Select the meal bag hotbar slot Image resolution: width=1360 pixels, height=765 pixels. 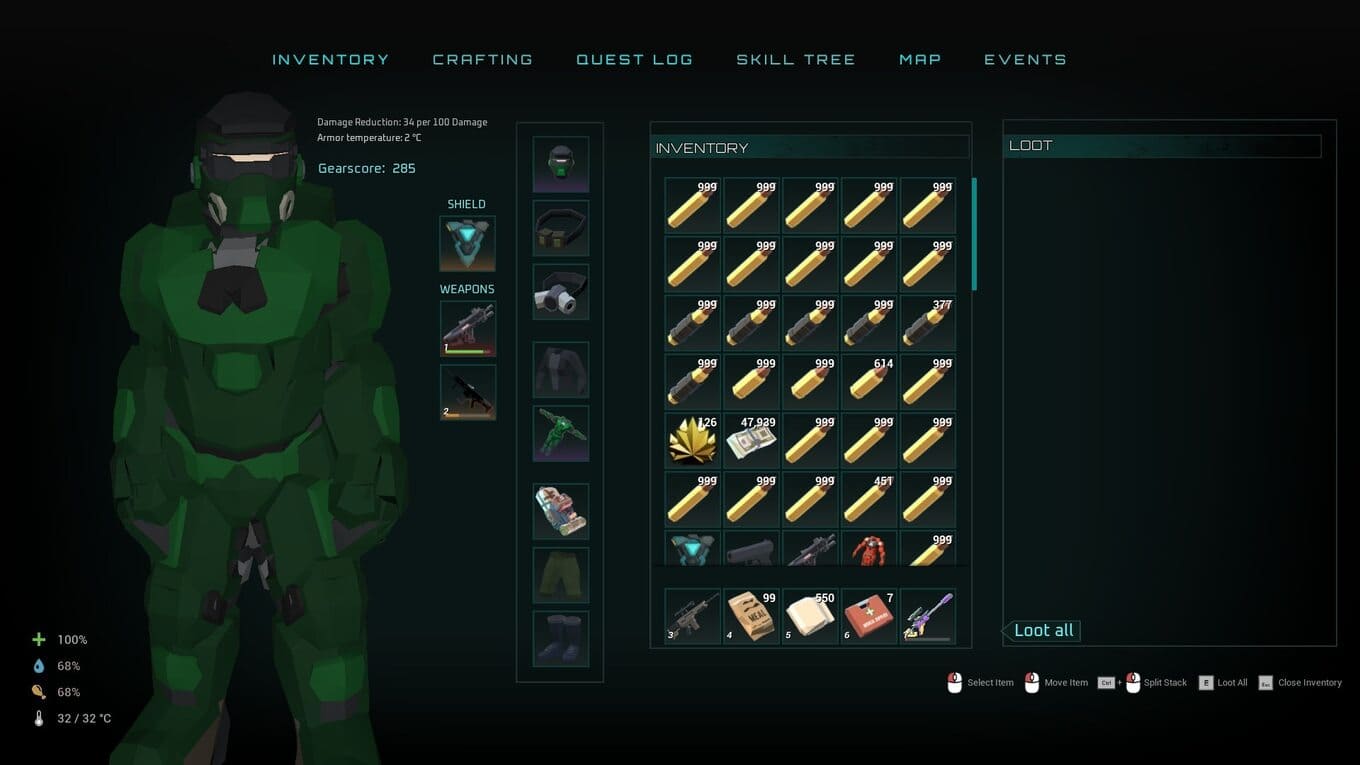point(751,616)
